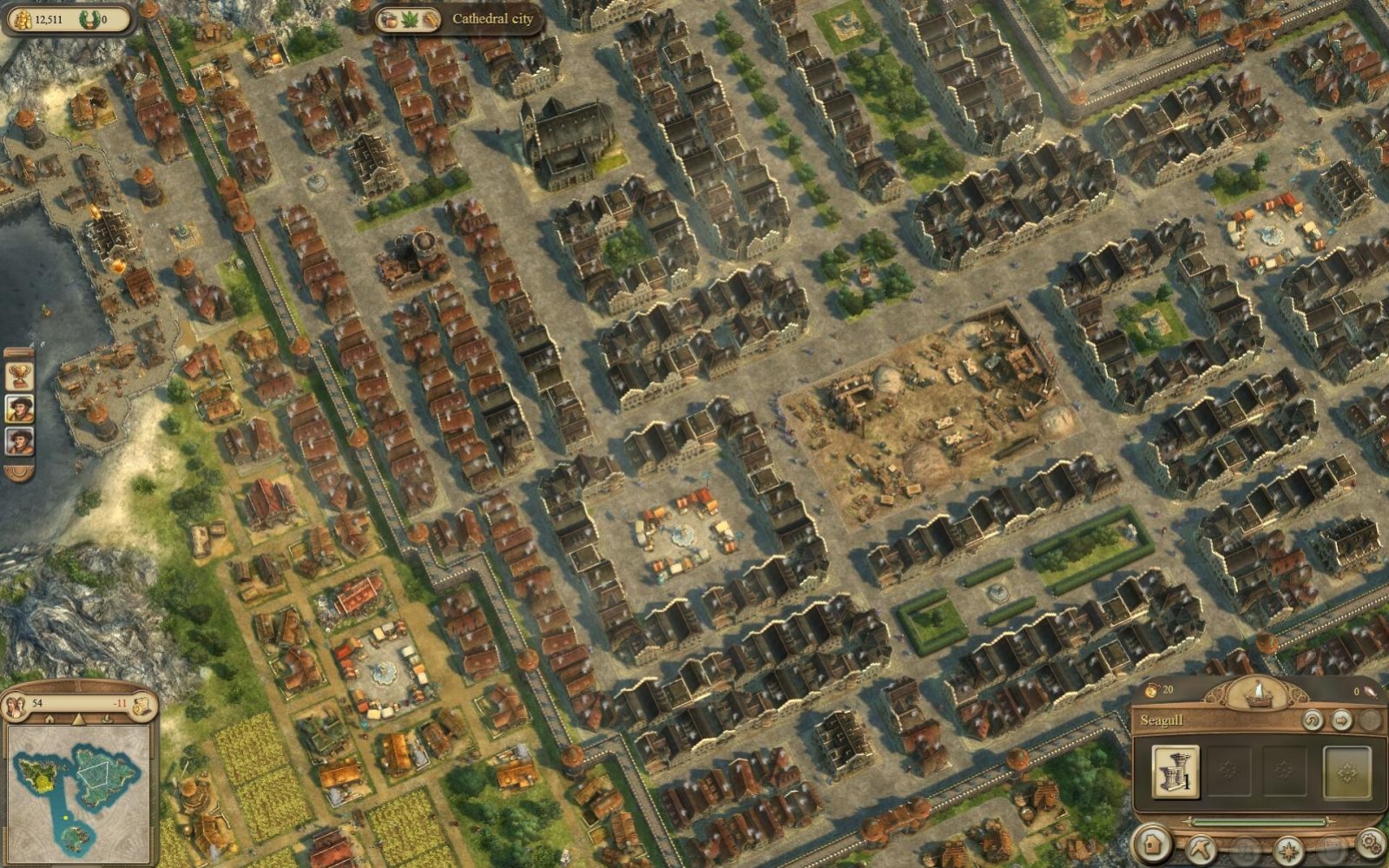Select the first advisor portrait on left sidebar
Viewport: 1389px width, 868px height.
point(18,409)
